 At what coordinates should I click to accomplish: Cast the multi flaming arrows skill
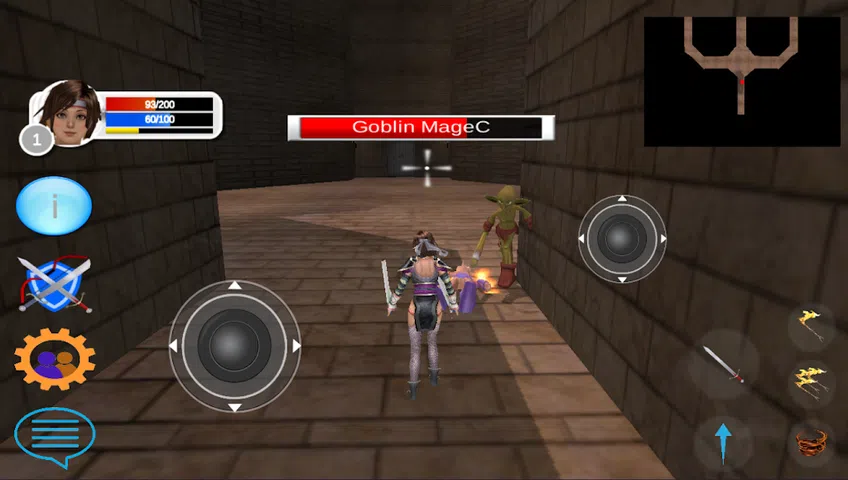pyautogui.click(x=810, y=382)
